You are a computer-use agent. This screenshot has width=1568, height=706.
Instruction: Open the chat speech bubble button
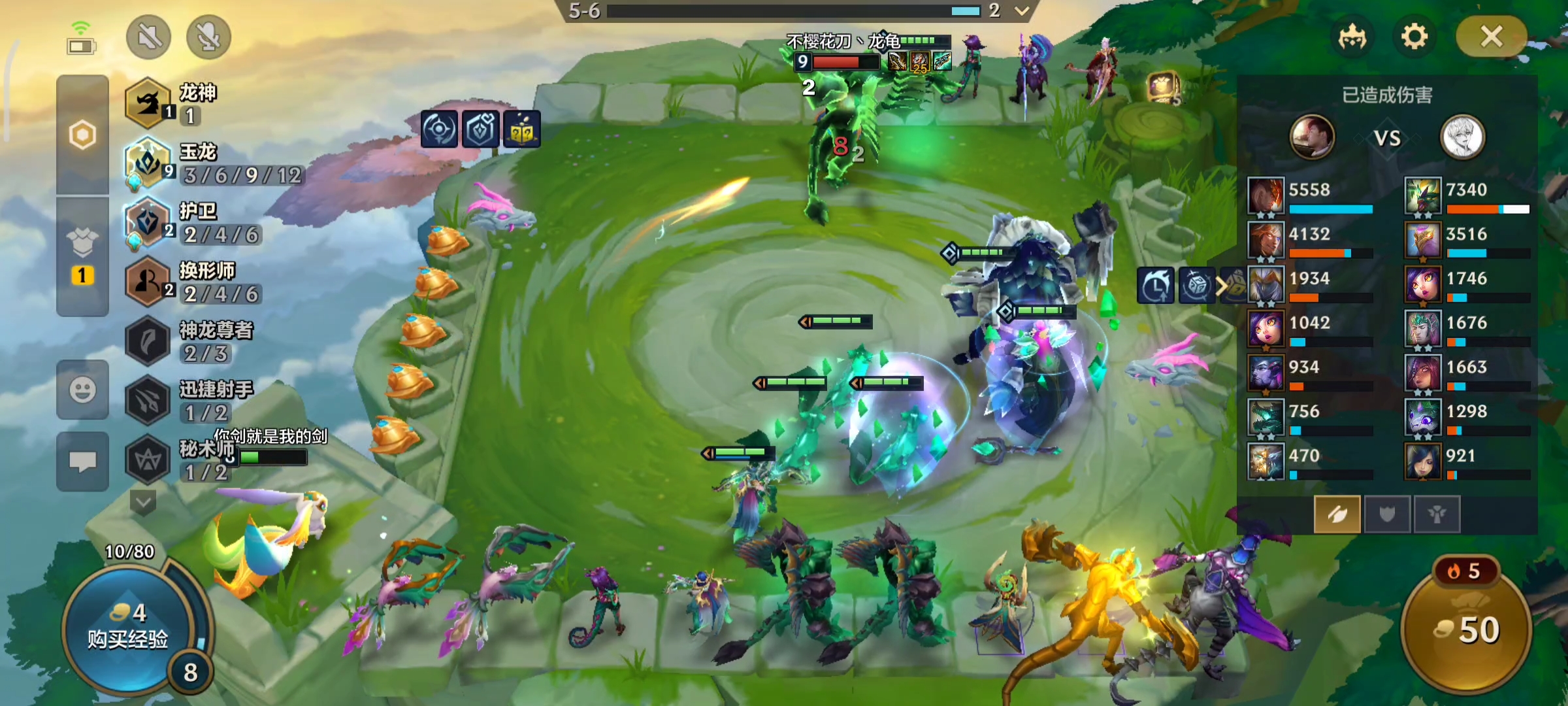click(x=82, y=462)
